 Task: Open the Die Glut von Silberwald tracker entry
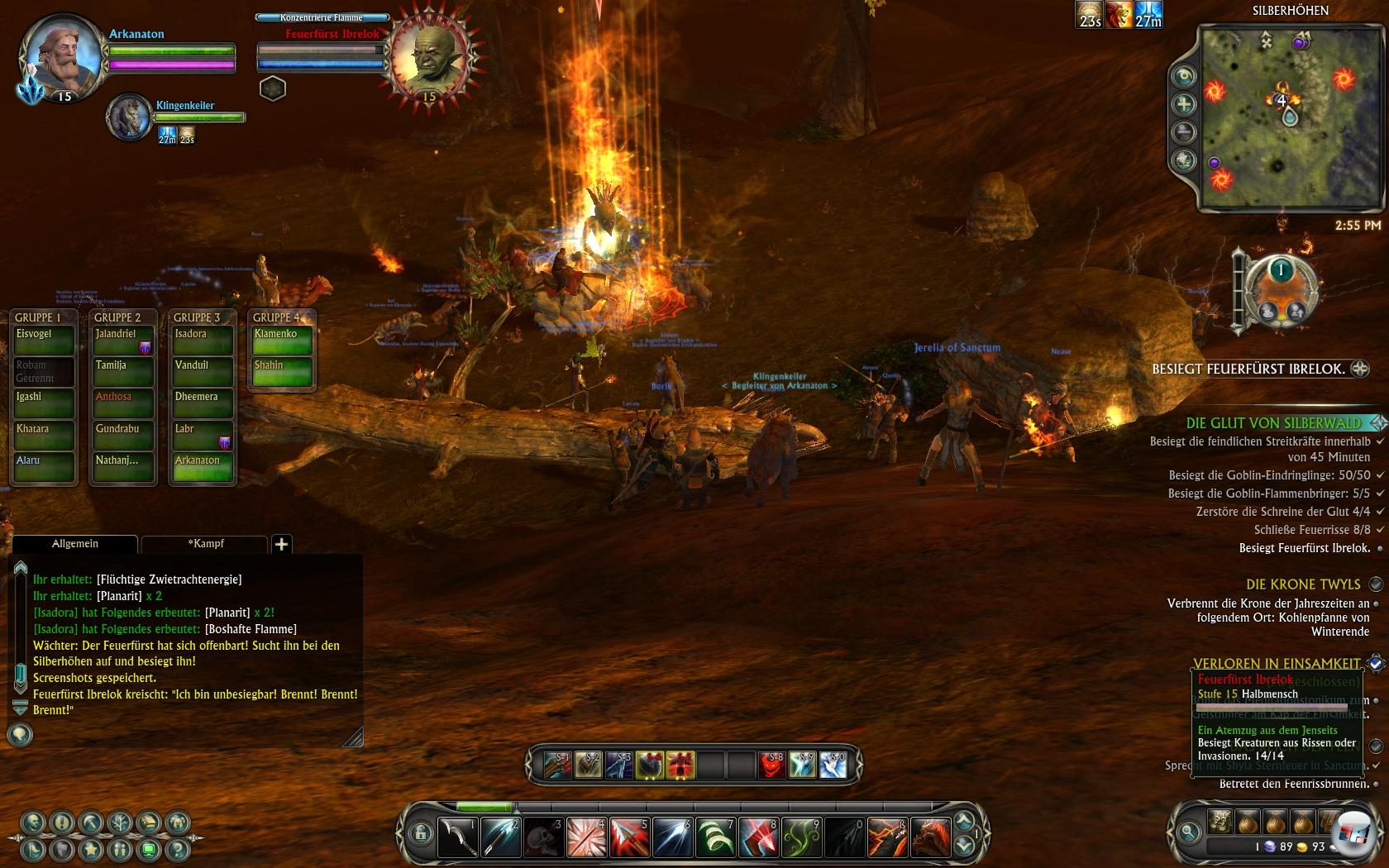[x=1272, y=423]
